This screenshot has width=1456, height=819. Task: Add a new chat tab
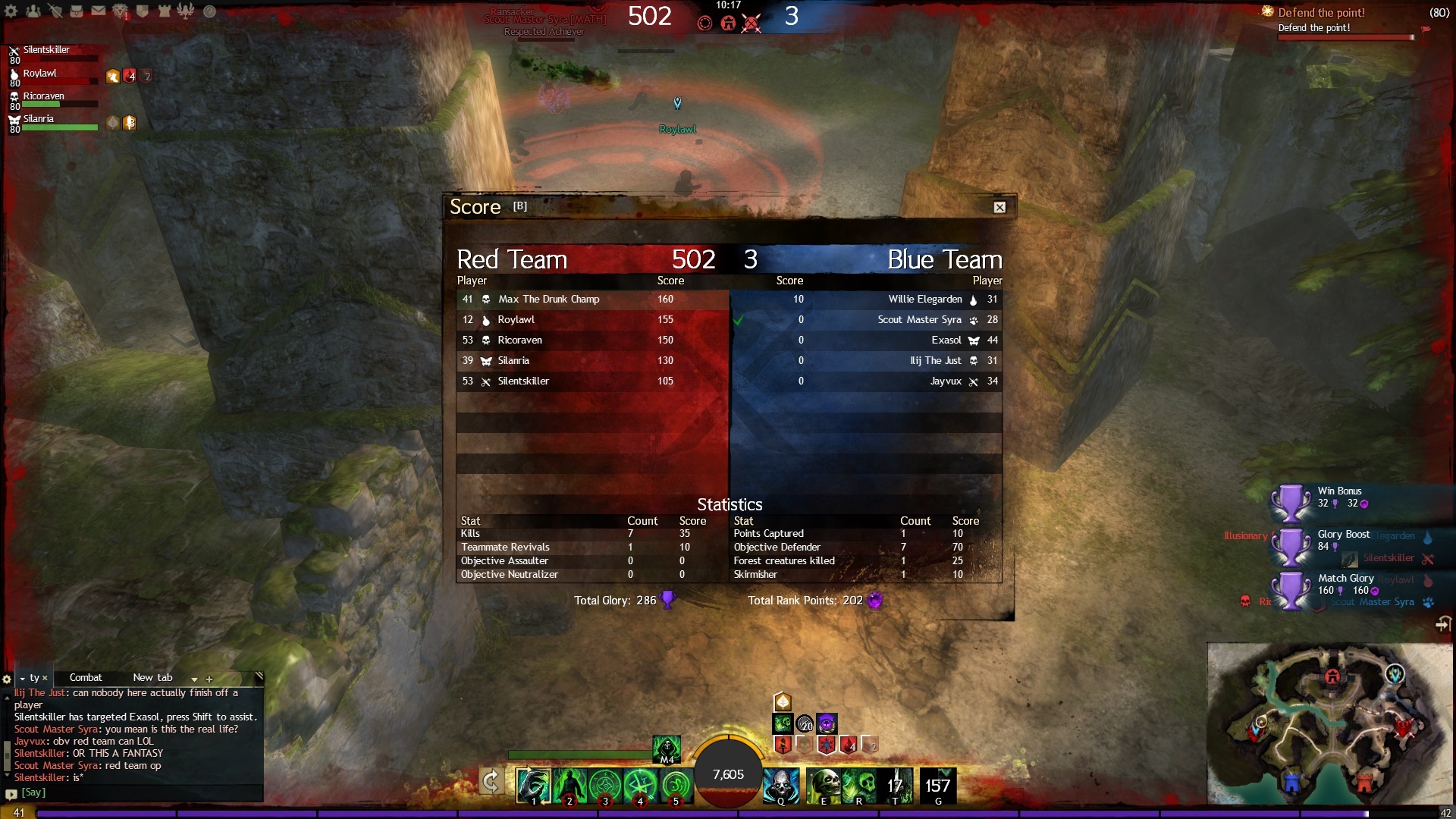pos(209,679)
